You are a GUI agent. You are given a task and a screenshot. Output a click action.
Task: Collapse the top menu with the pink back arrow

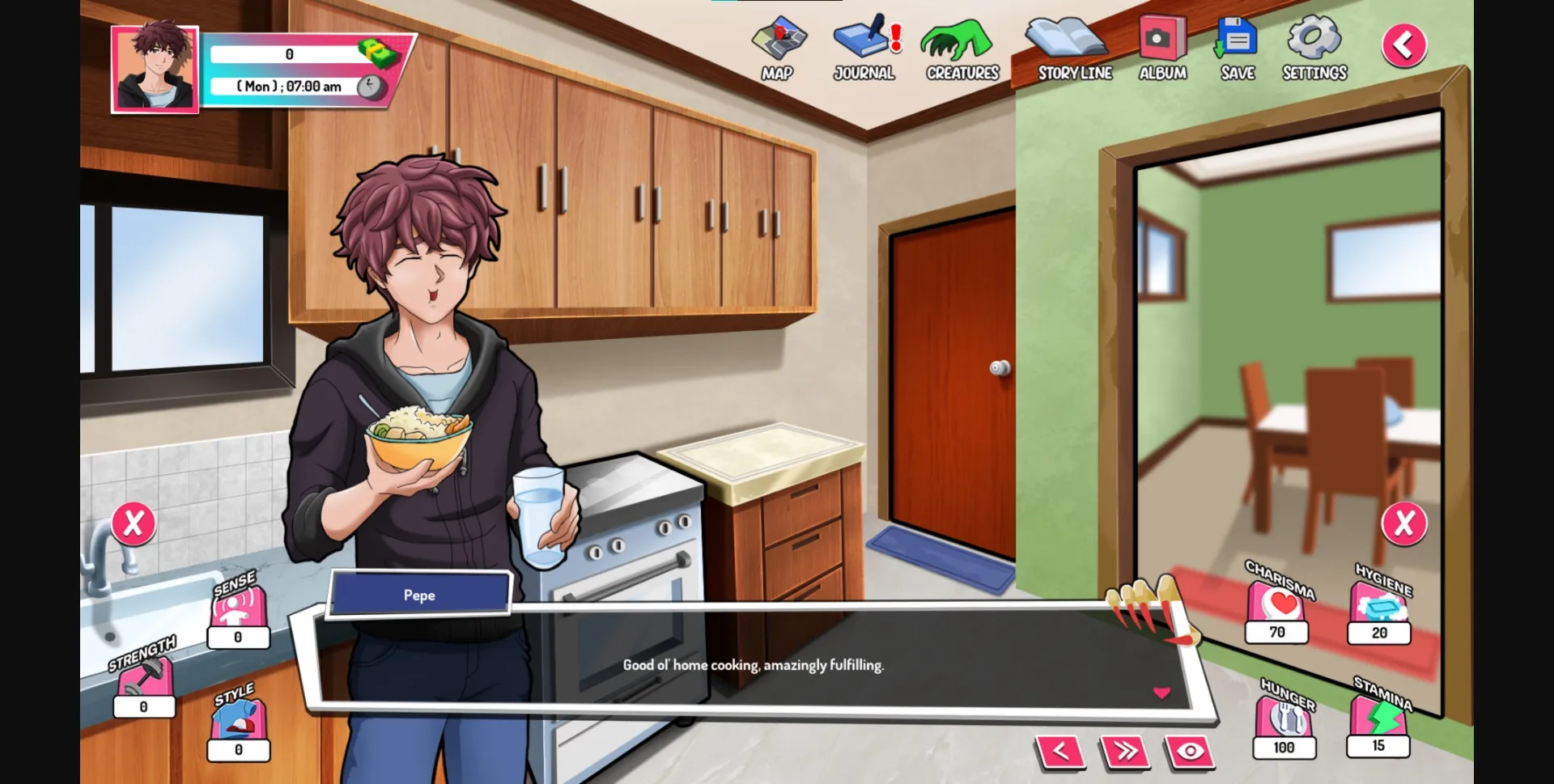[x=1404, y=44]
